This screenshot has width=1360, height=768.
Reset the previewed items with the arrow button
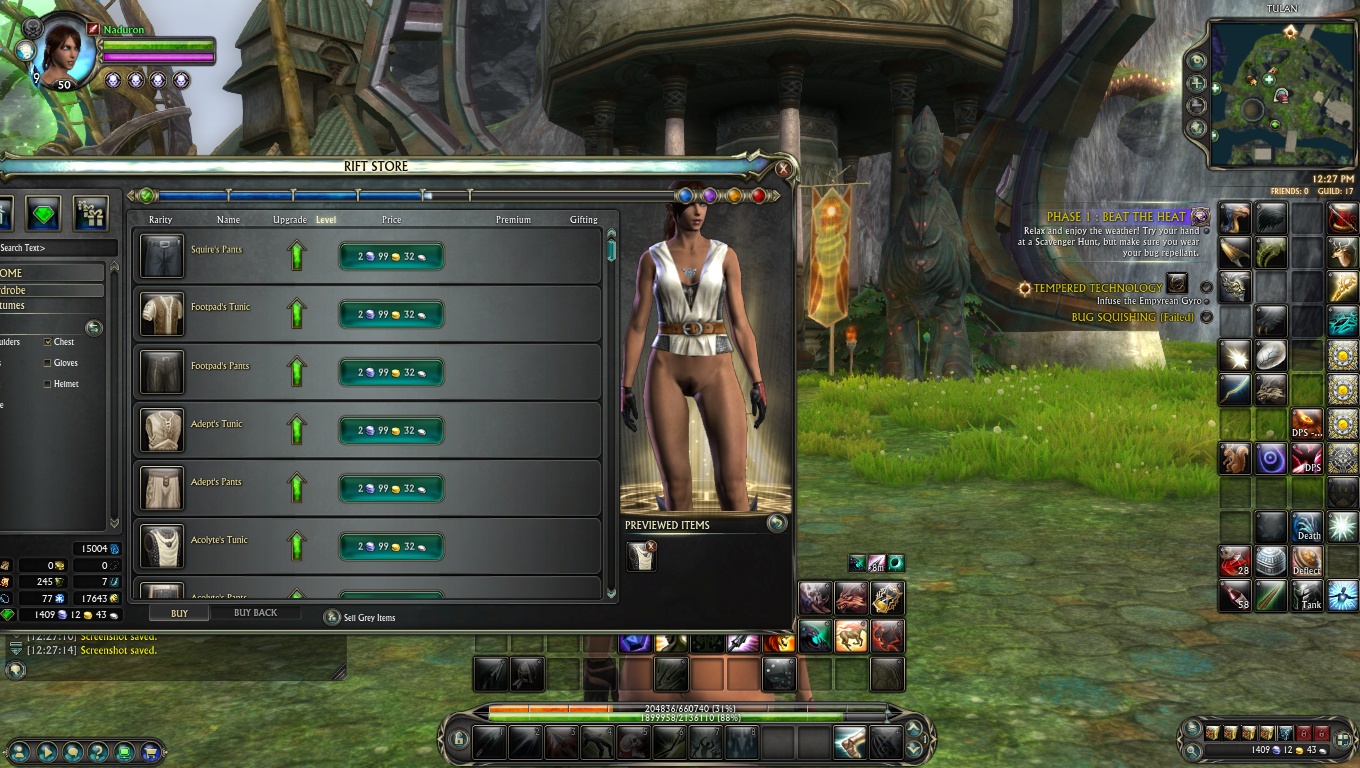[x=776, y=523]
